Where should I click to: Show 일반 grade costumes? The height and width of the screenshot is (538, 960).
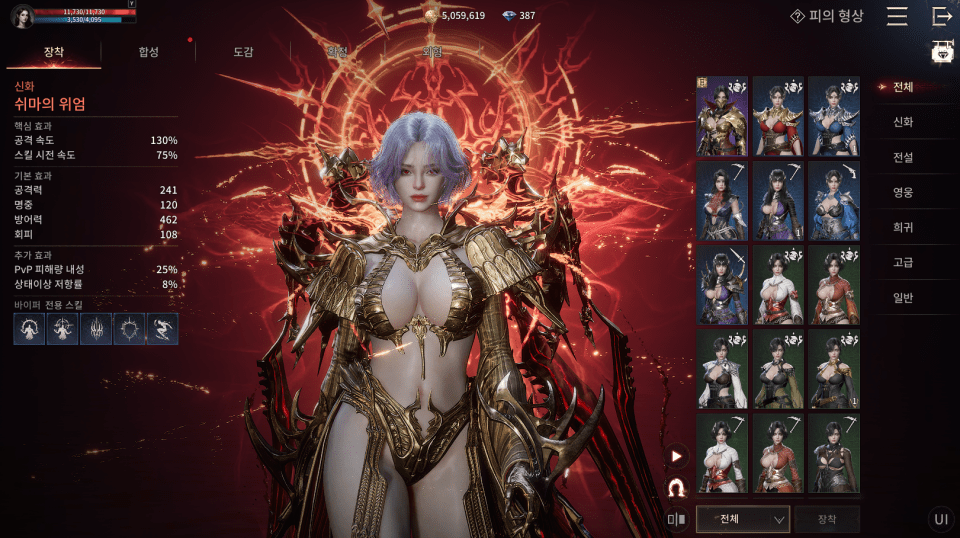pyautogui.click(x=903, y=297)
